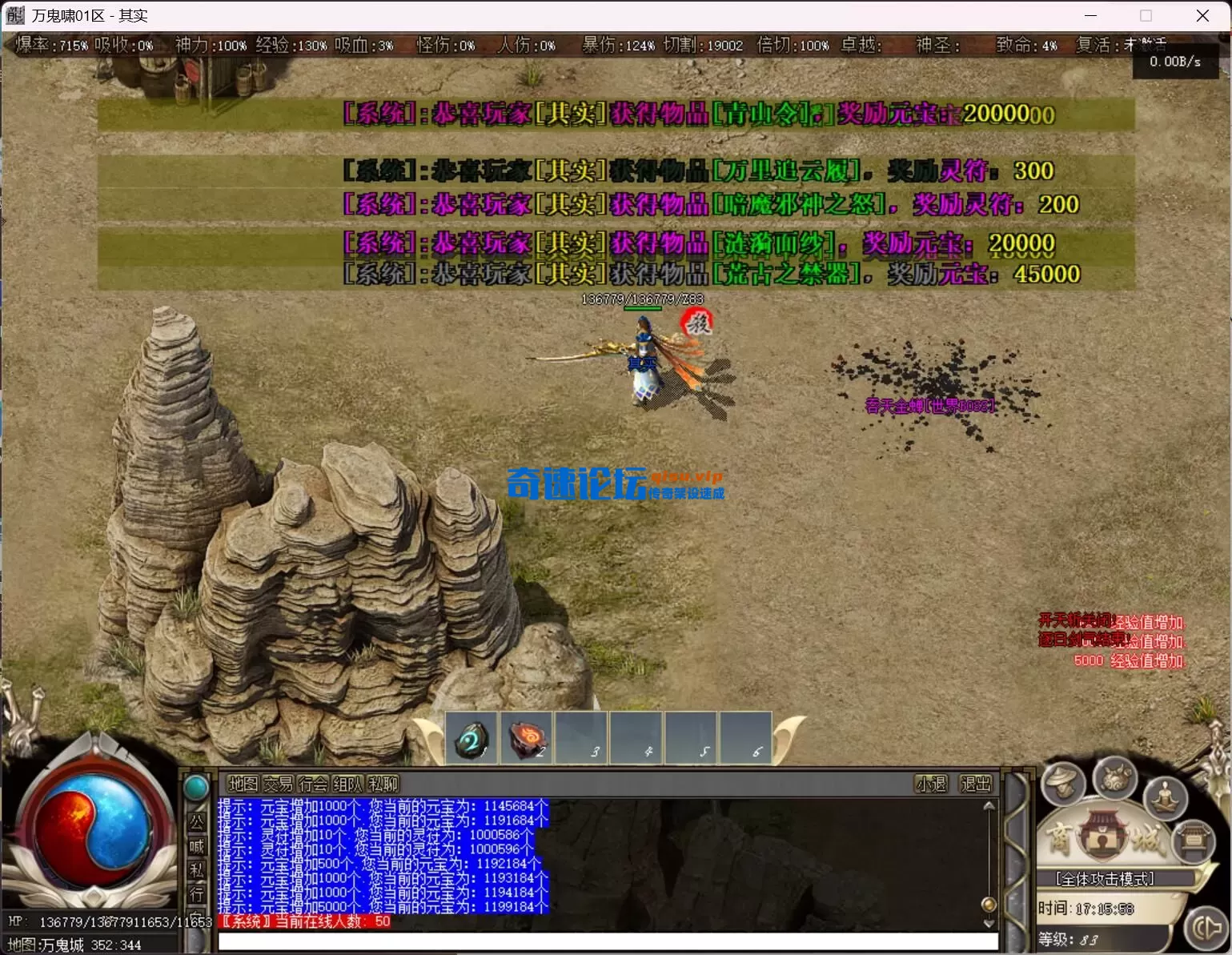Click the 小退 logout button
Image resolution: width=1232 pixels, height=955 pixels.
[x=931, y=784]
